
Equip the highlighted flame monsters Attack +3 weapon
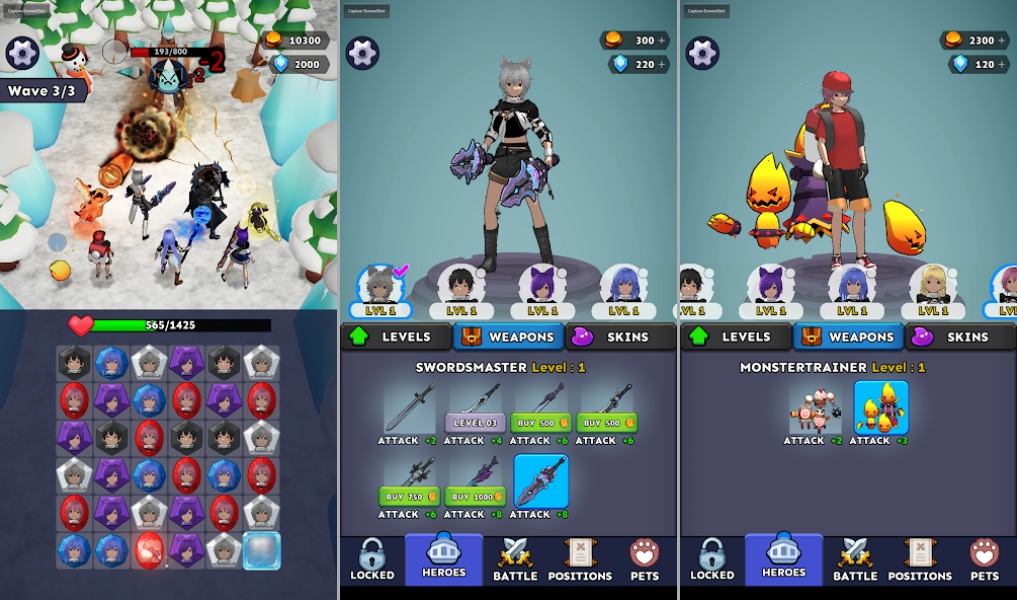pyautogui.click(x=881, y=408)
